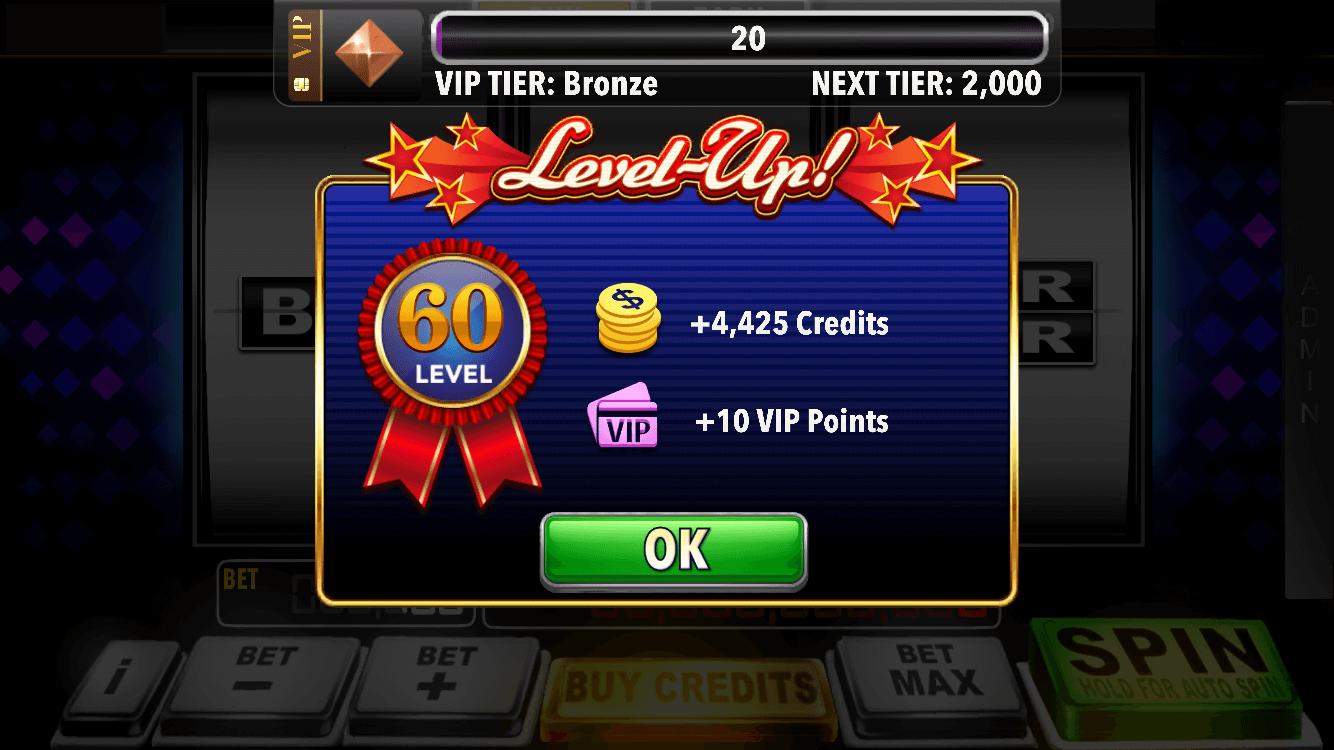1334x750 pixels.
Task: Click the +10 VIP Points reward text
Action: pos(792,420)
